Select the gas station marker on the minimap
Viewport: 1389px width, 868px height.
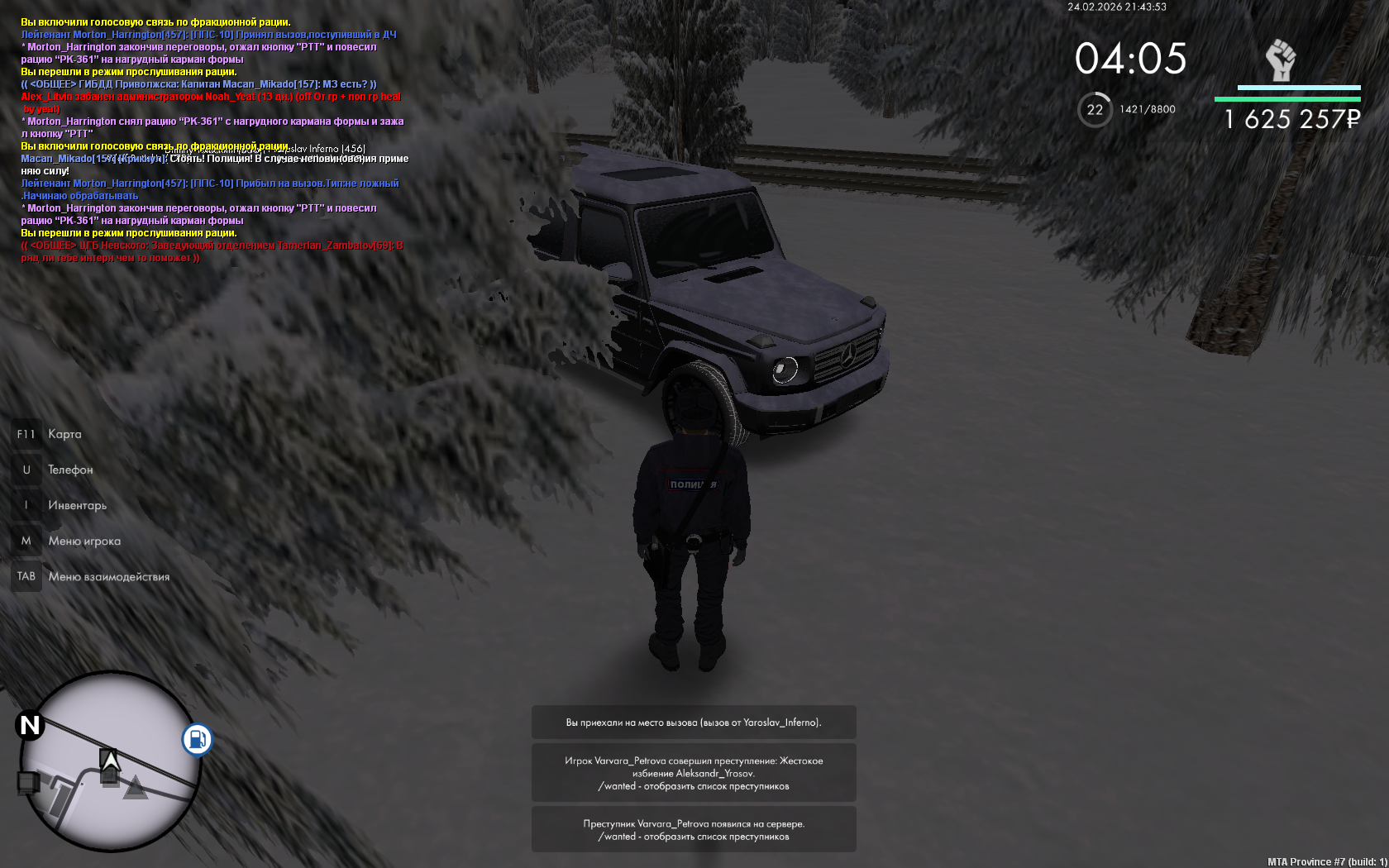click(x=197, y=739)
